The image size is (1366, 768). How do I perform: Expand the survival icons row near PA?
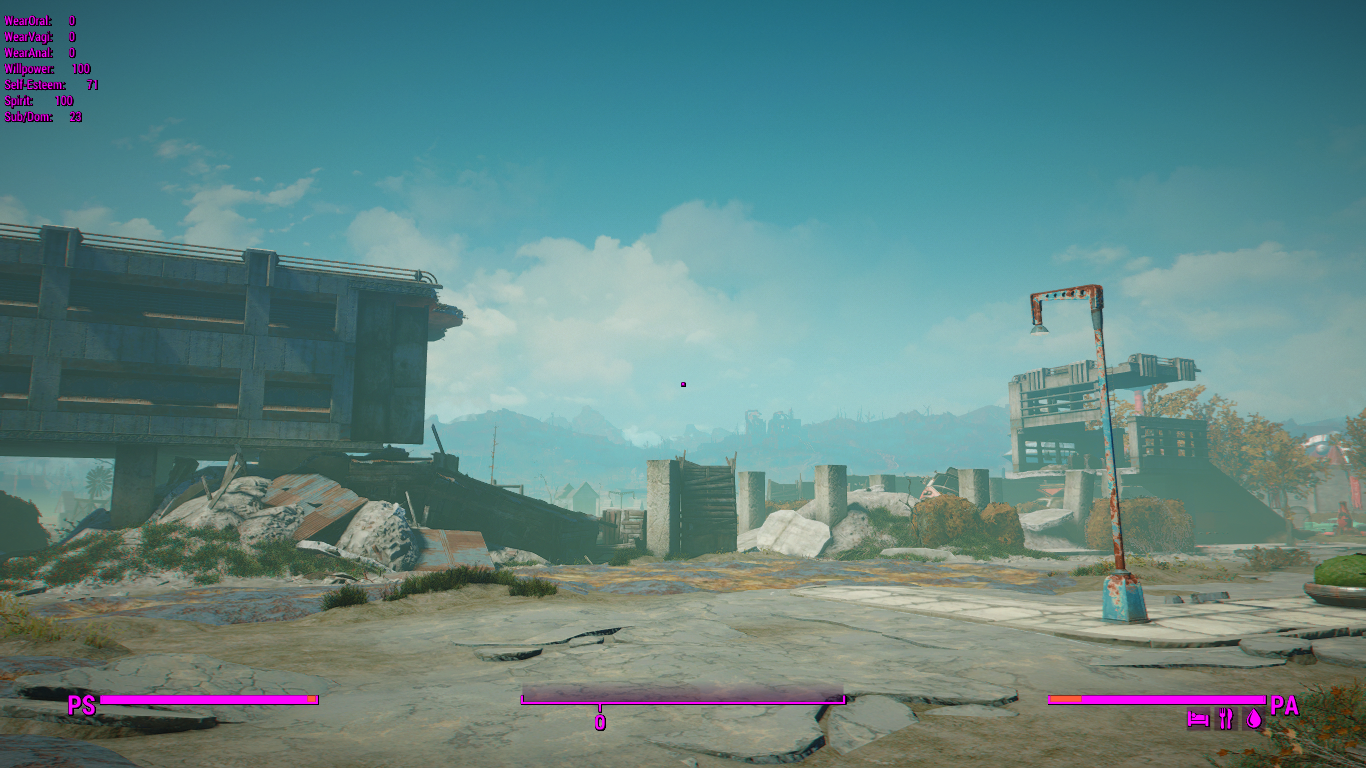tap(1225, 717)
